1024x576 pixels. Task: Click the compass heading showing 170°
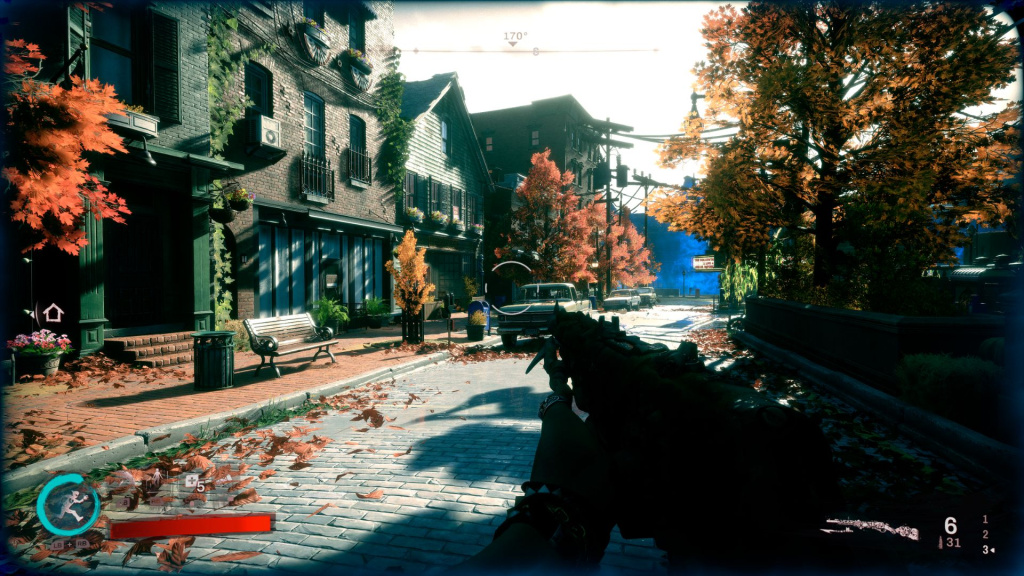[514, 37]
